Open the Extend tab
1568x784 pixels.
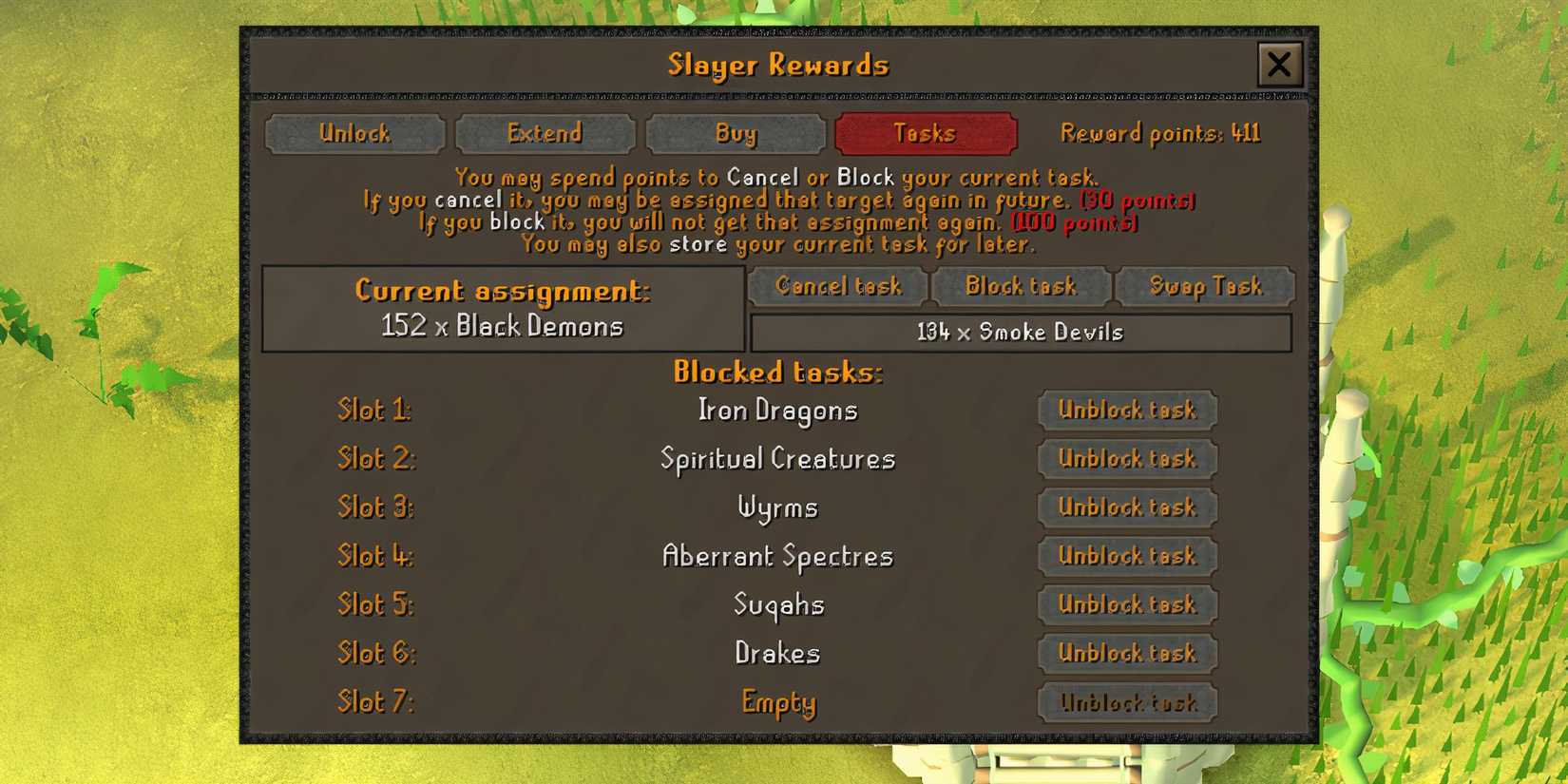[x=545, y=133]
